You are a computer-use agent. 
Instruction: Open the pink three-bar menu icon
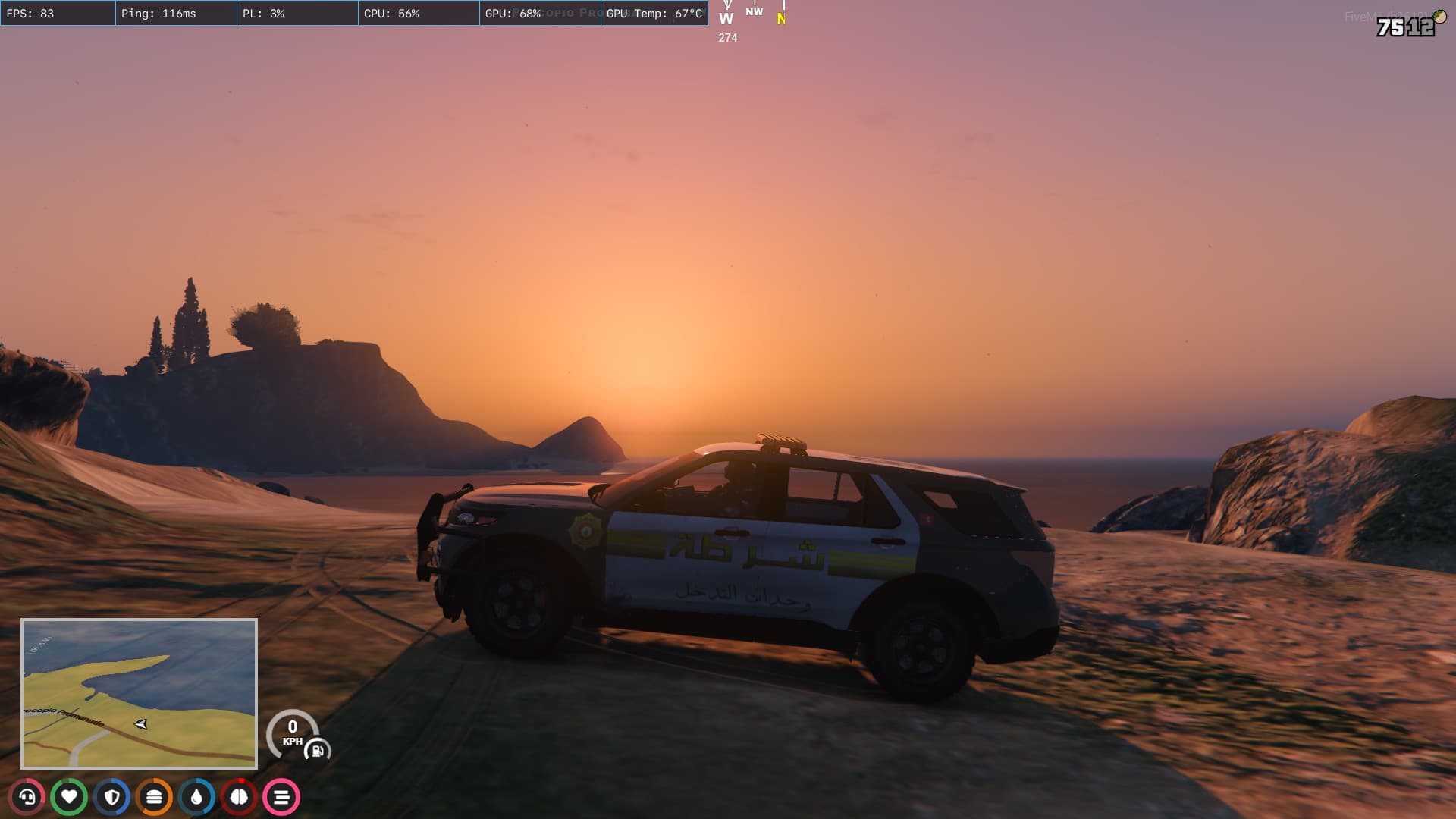(281, 797)
